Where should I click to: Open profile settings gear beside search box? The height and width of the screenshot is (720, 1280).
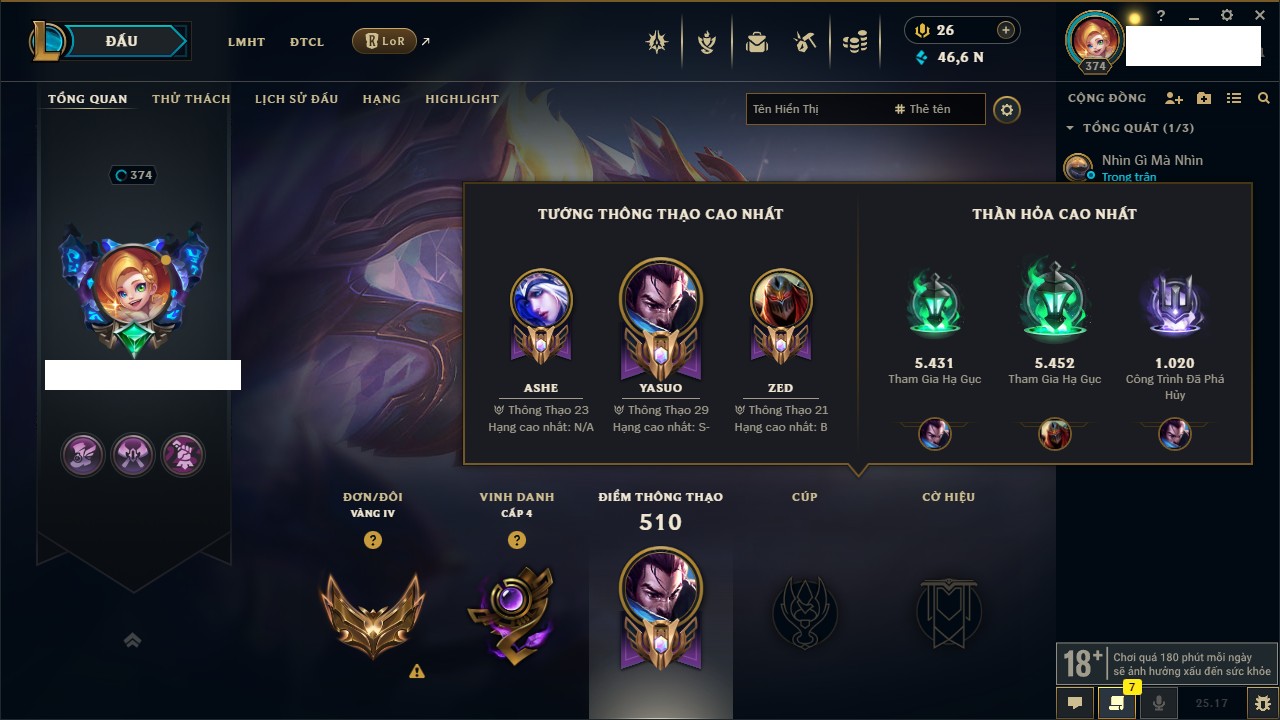pyautogui.click(x=1007, y=109)
